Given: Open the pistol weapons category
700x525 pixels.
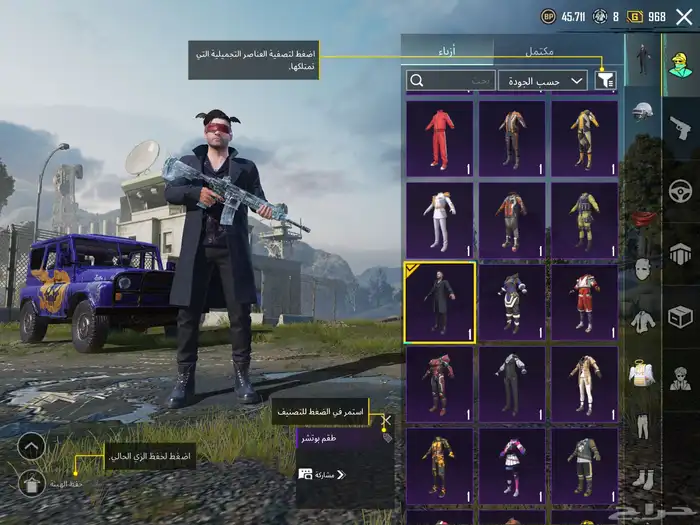Looking at the screenshot, I should tap(681, 128).
